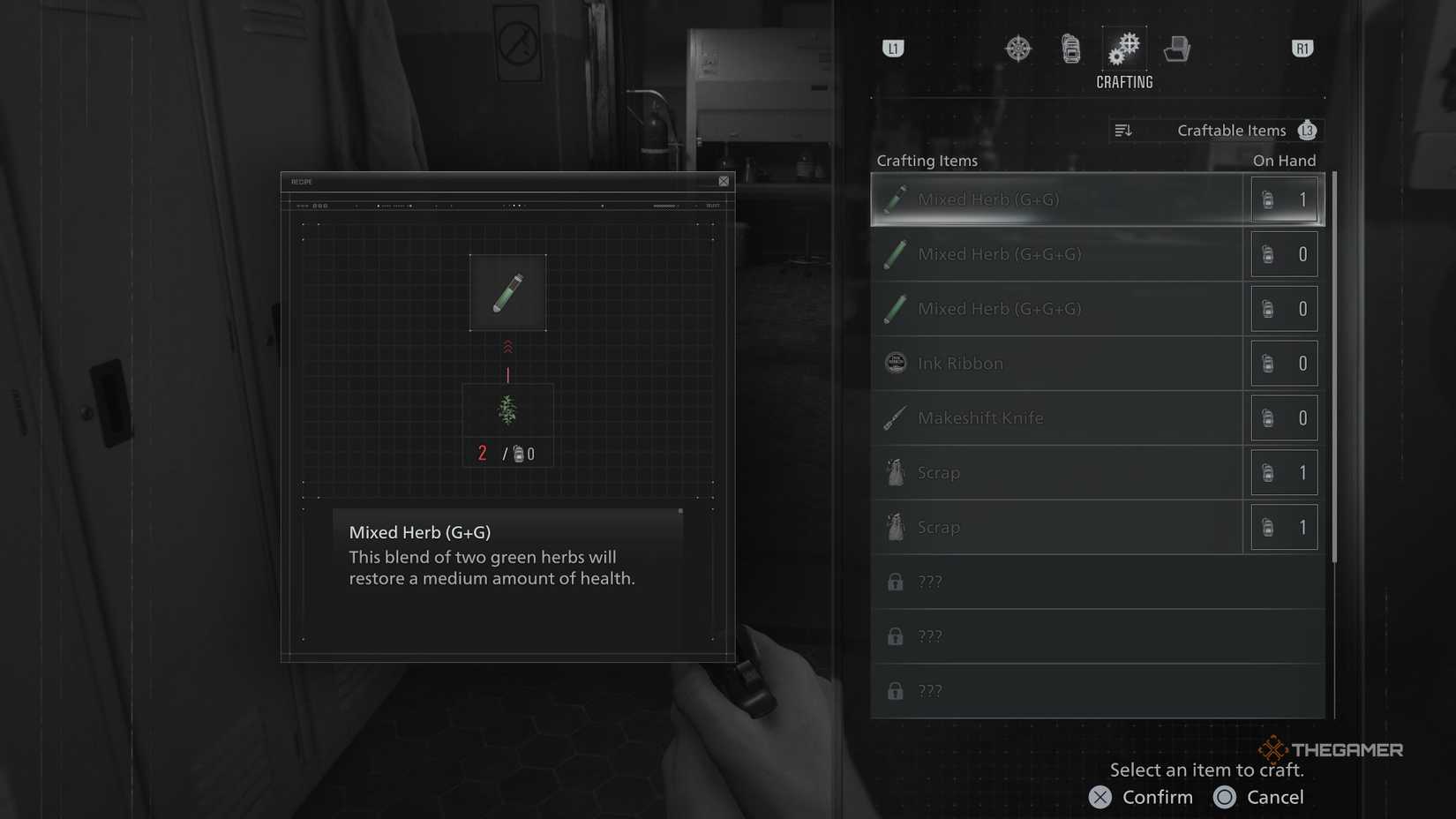
Task: Click the Ink Ribbon item icon
Action: [x=894, y=363]
